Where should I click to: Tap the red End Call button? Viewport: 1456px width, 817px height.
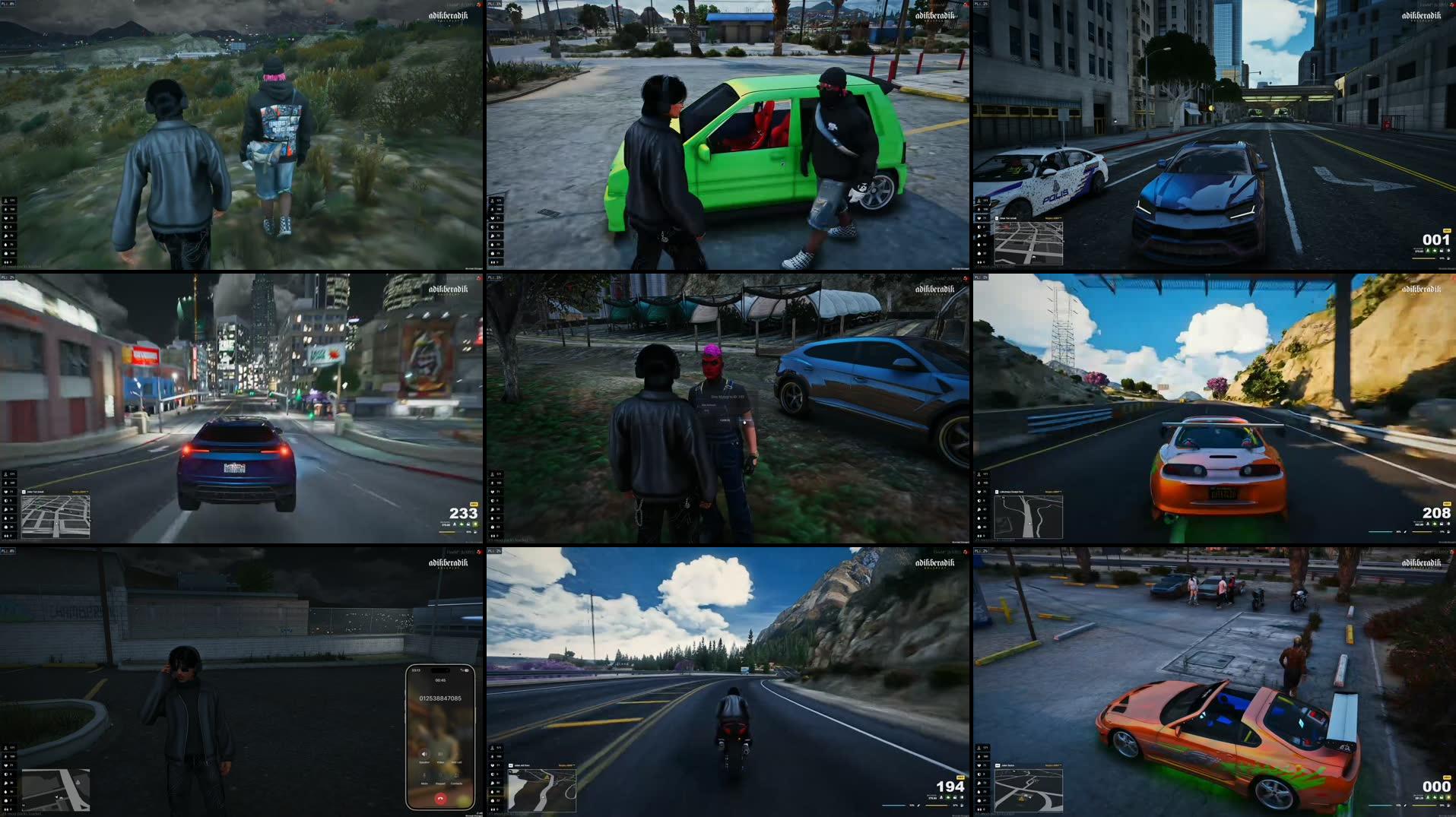point(440,800)
